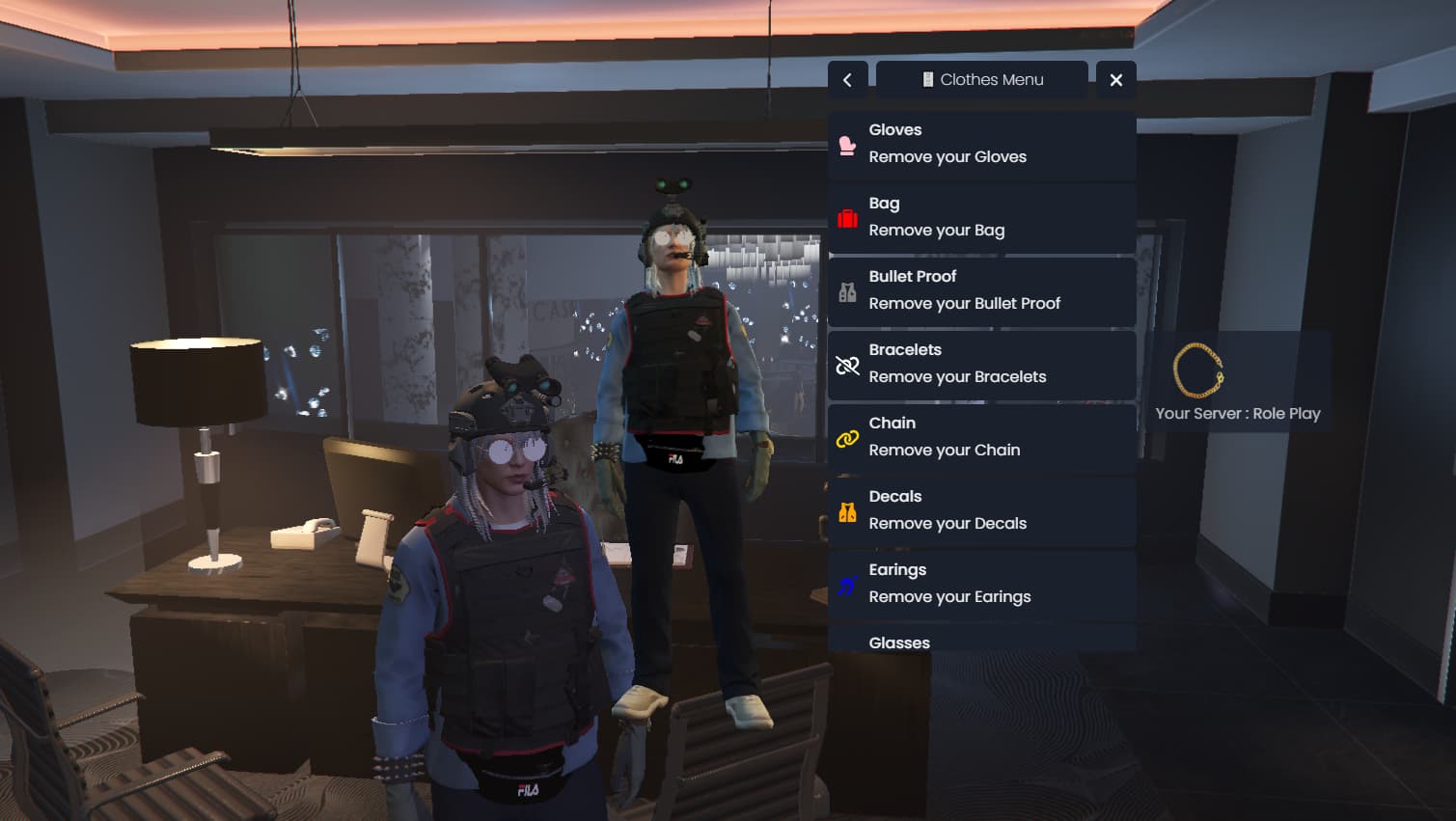Click the gold chain preview image

click(1196, 373)
